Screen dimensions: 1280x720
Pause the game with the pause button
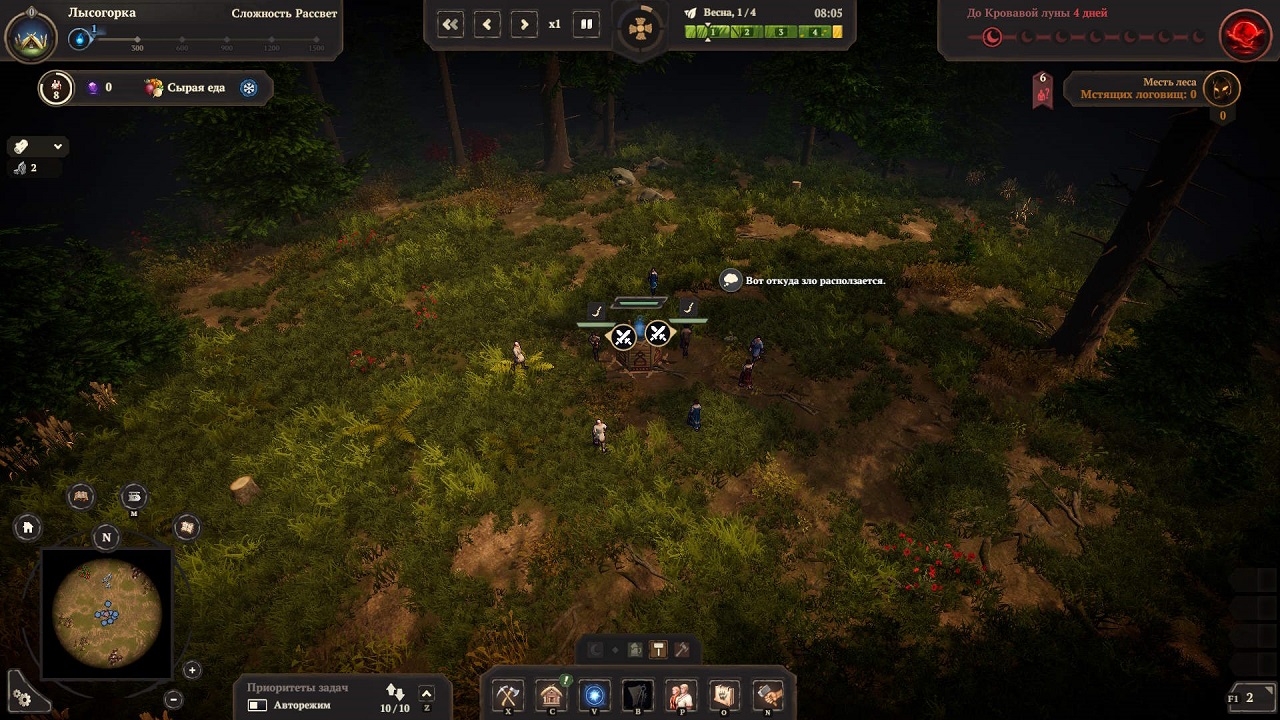pyautogui.click(x=587, y=24)
